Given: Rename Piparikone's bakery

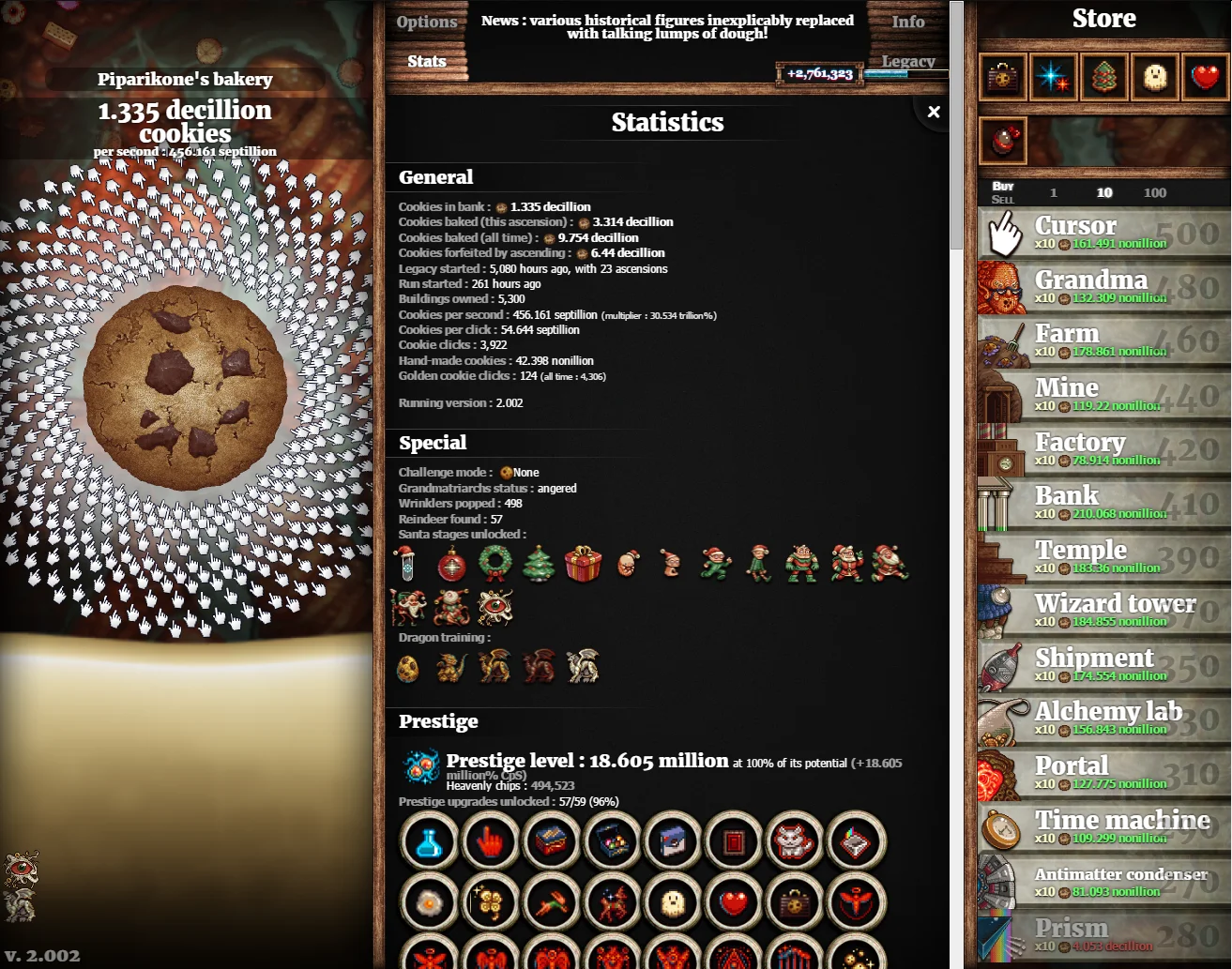Looking at the screenshot, I should [x=185, y=80].
